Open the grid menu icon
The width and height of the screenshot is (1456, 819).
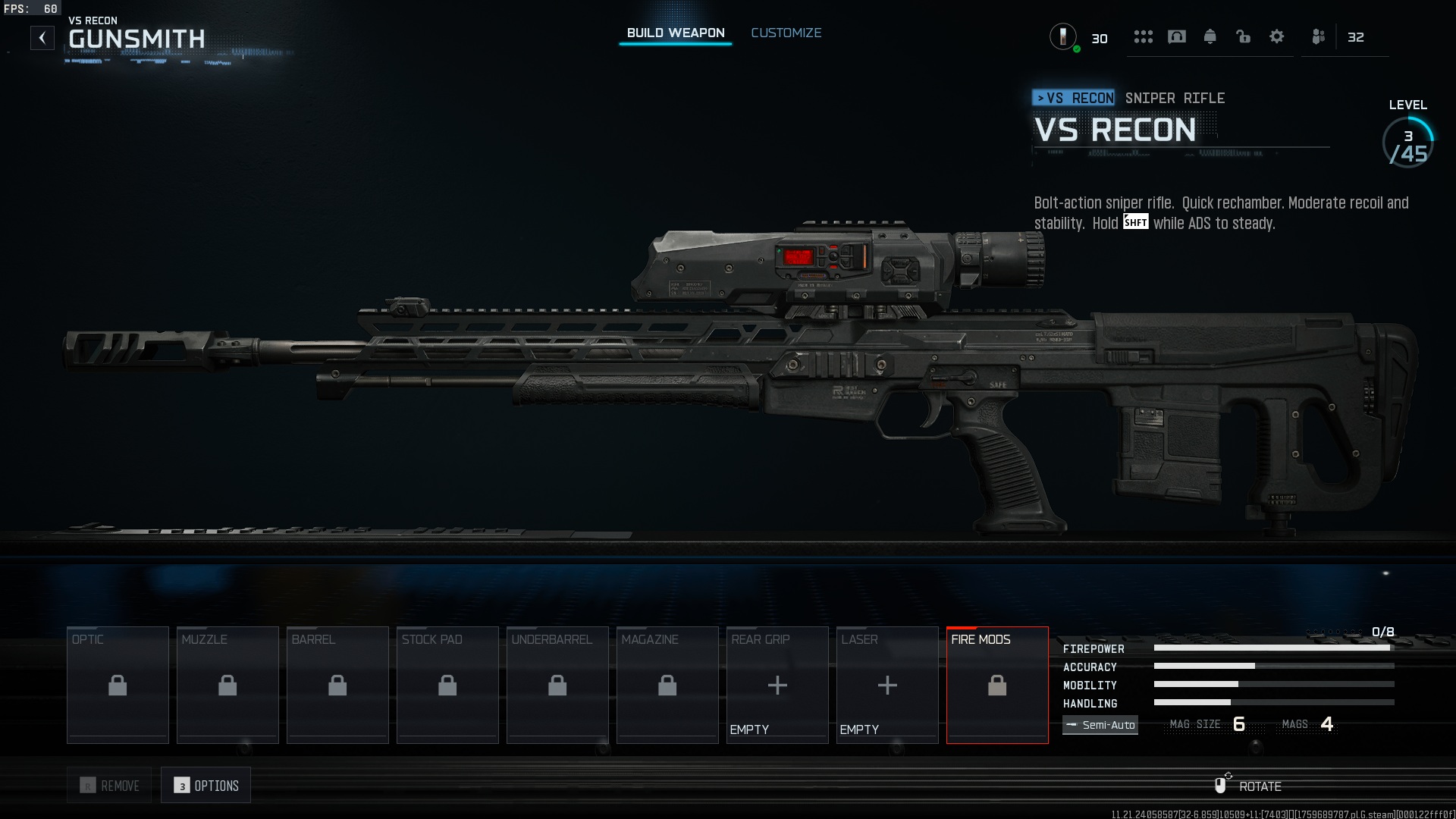[1143, 37]
